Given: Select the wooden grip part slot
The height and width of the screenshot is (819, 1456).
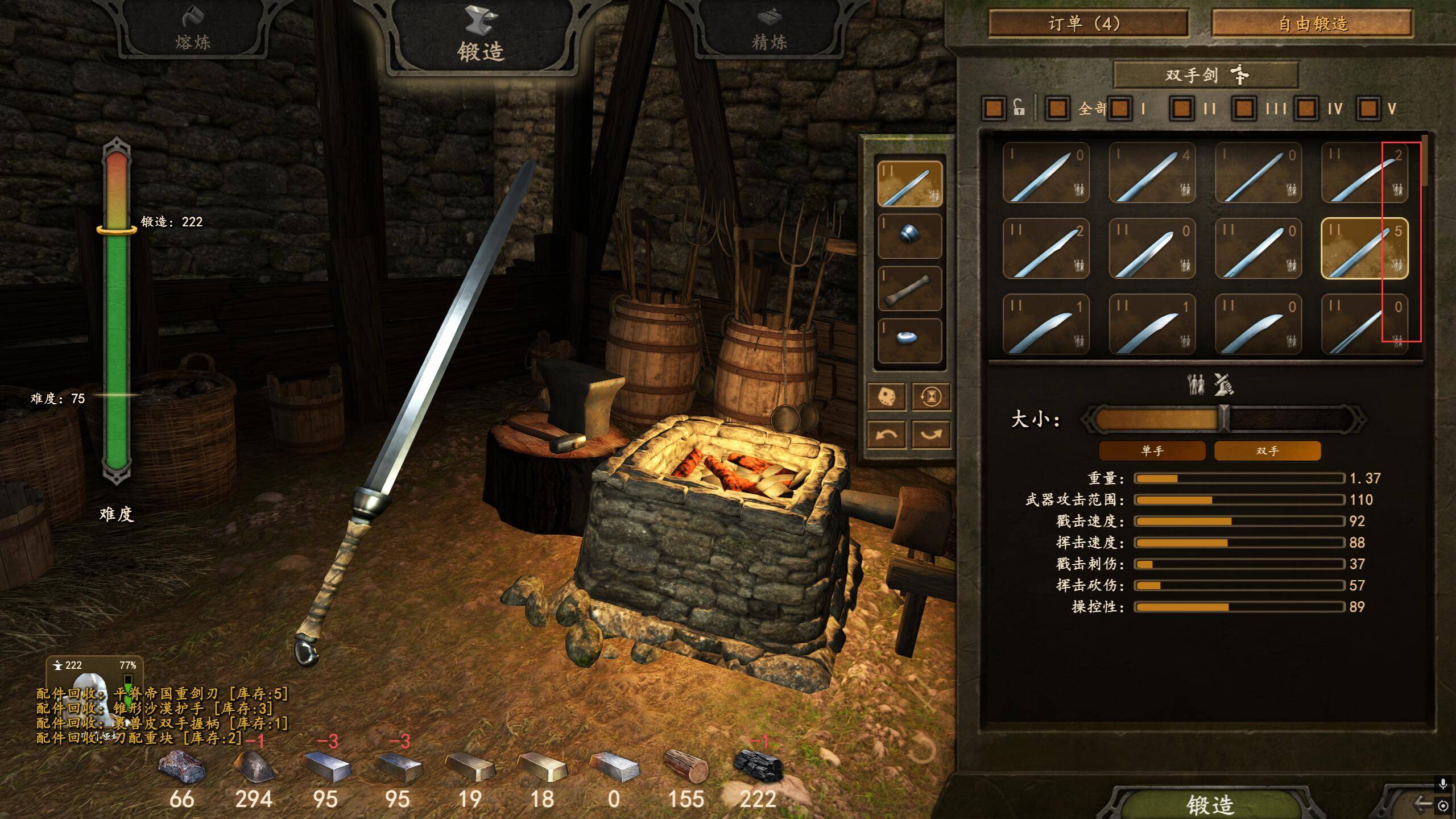Looking at the screenshot, I should (909, 288).
